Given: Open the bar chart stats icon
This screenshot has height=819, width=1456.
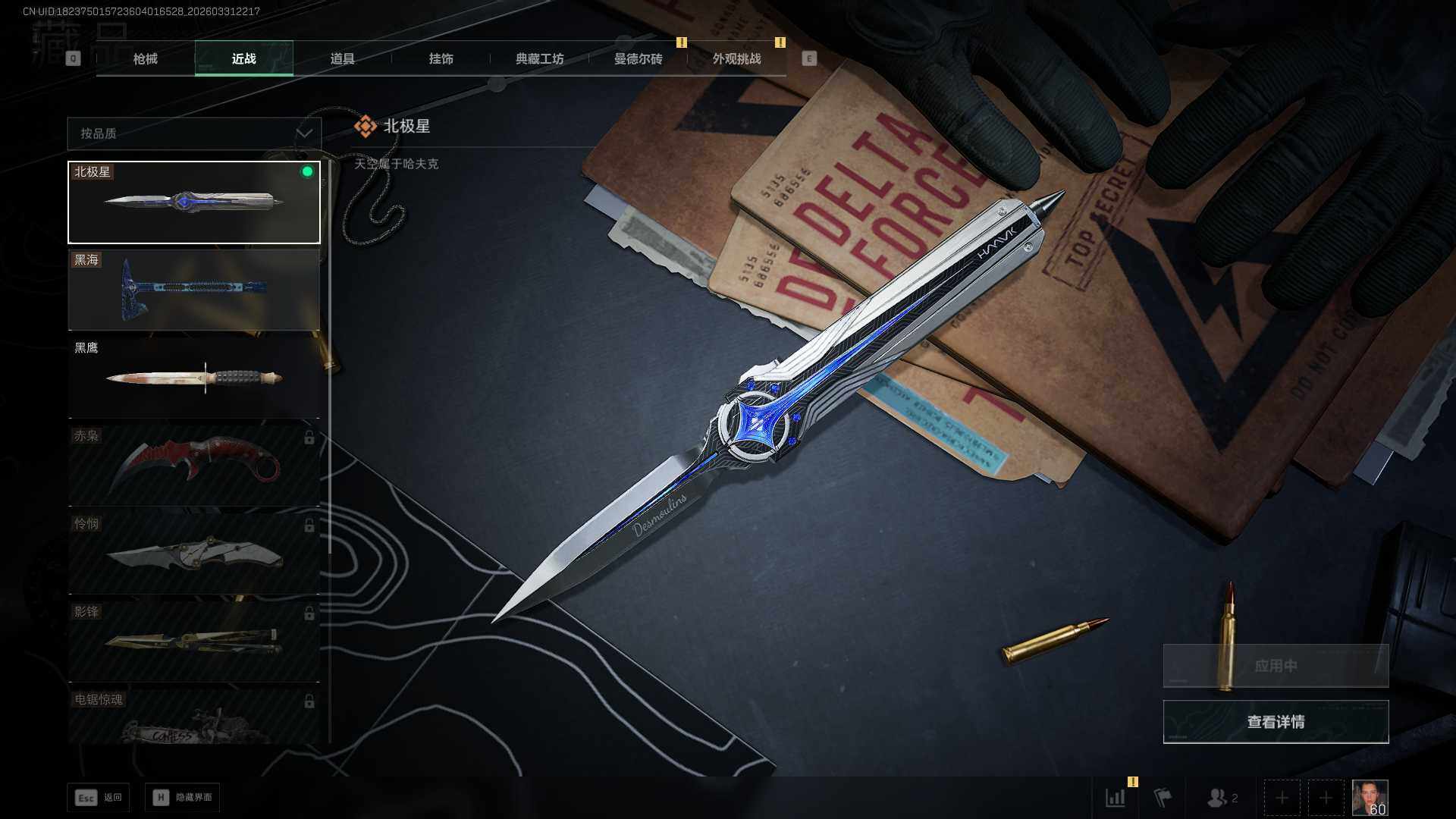Looking at the screenshot, I should coord(1116,798).
